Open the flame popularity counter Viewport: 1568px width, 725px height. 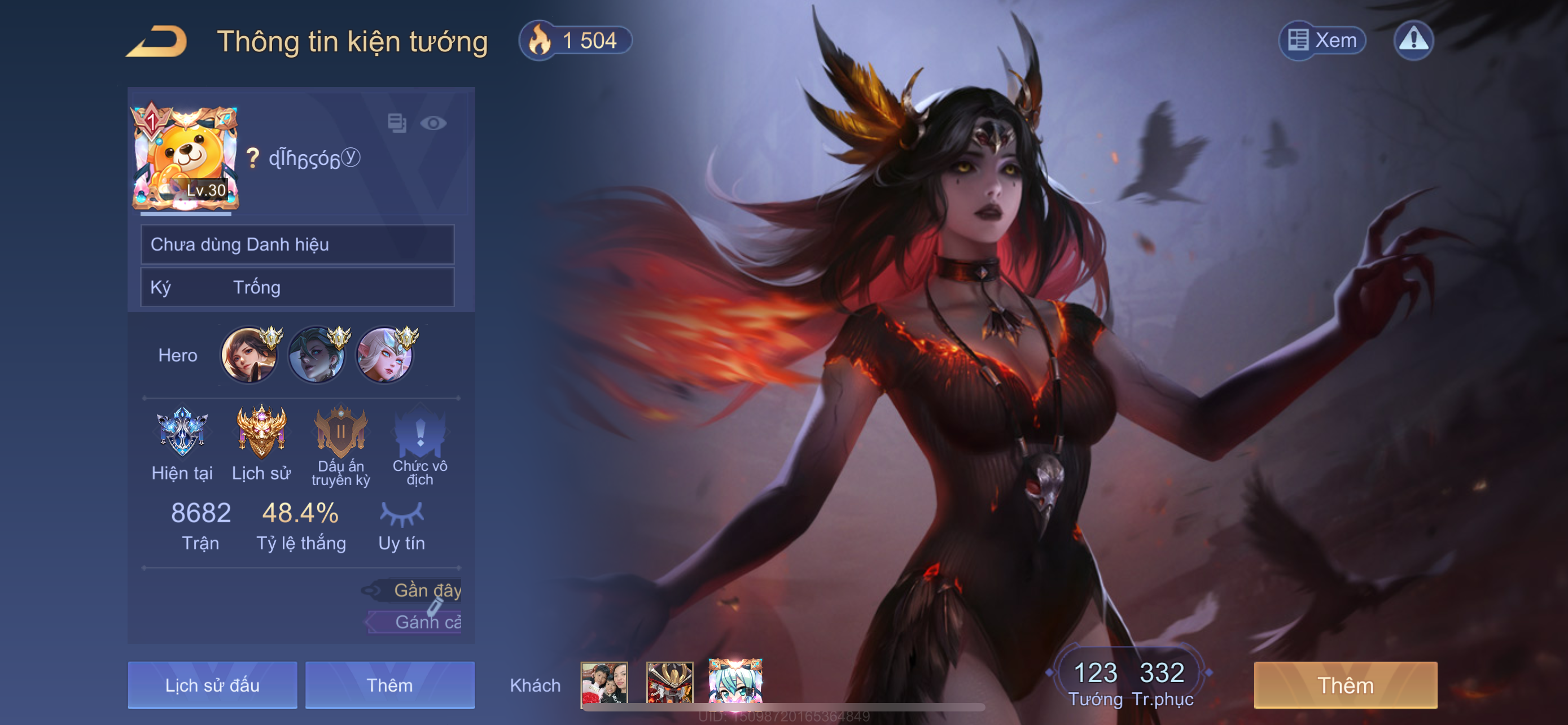(x=575, y=41)
